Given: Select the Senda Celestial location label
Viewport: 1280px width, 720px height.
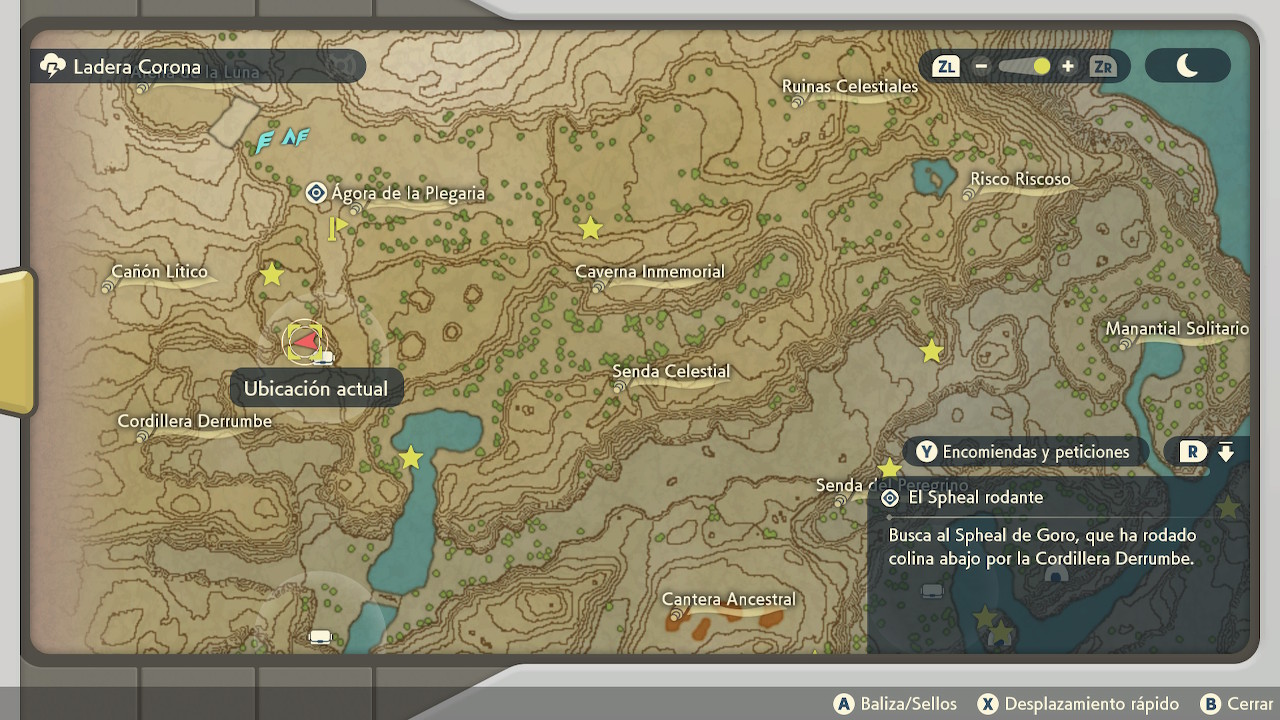Looking at the screenshot, I should tap(670, 372).
